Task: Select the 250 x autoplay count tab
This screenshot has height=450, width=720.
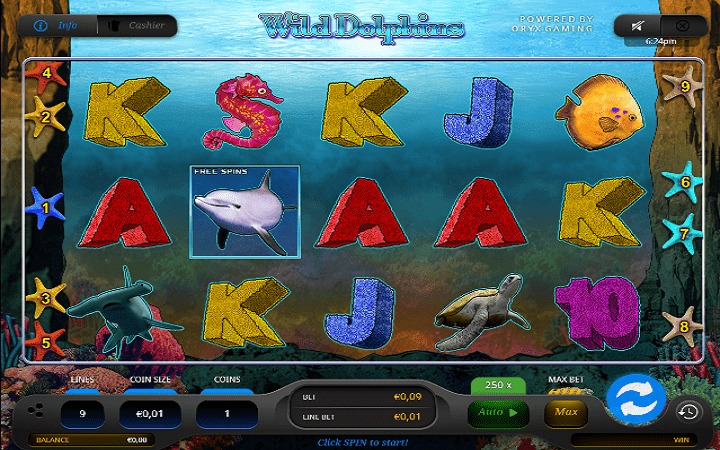Action: 498,385
